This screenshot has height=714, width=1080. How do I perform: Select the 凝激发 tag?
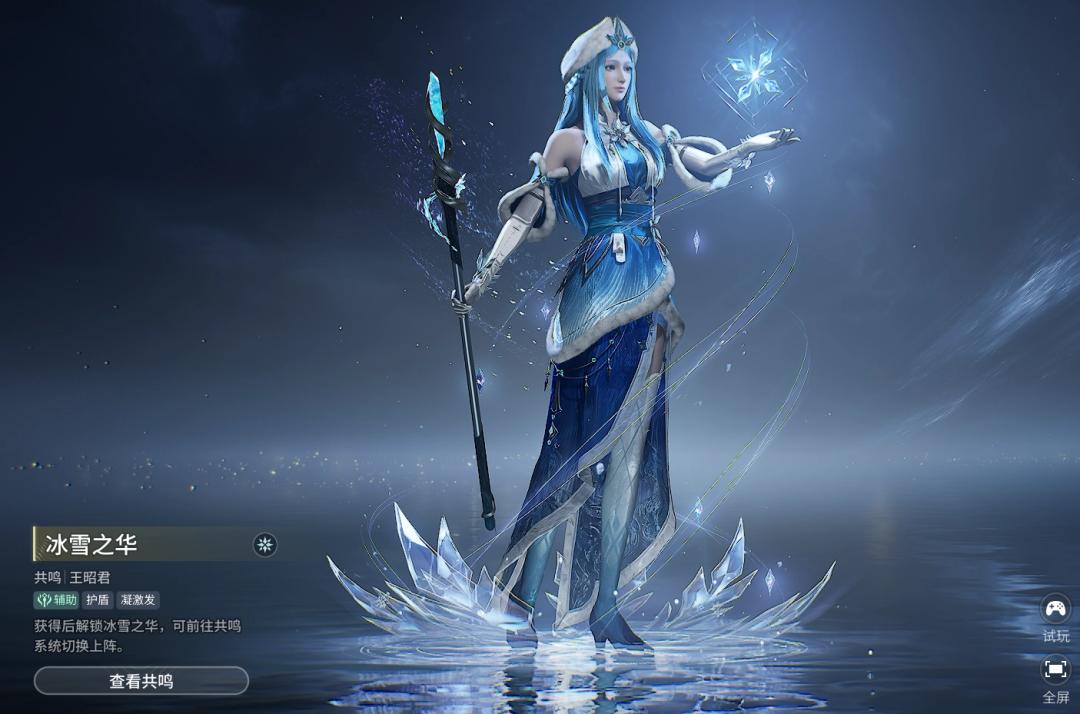[138, 600]
